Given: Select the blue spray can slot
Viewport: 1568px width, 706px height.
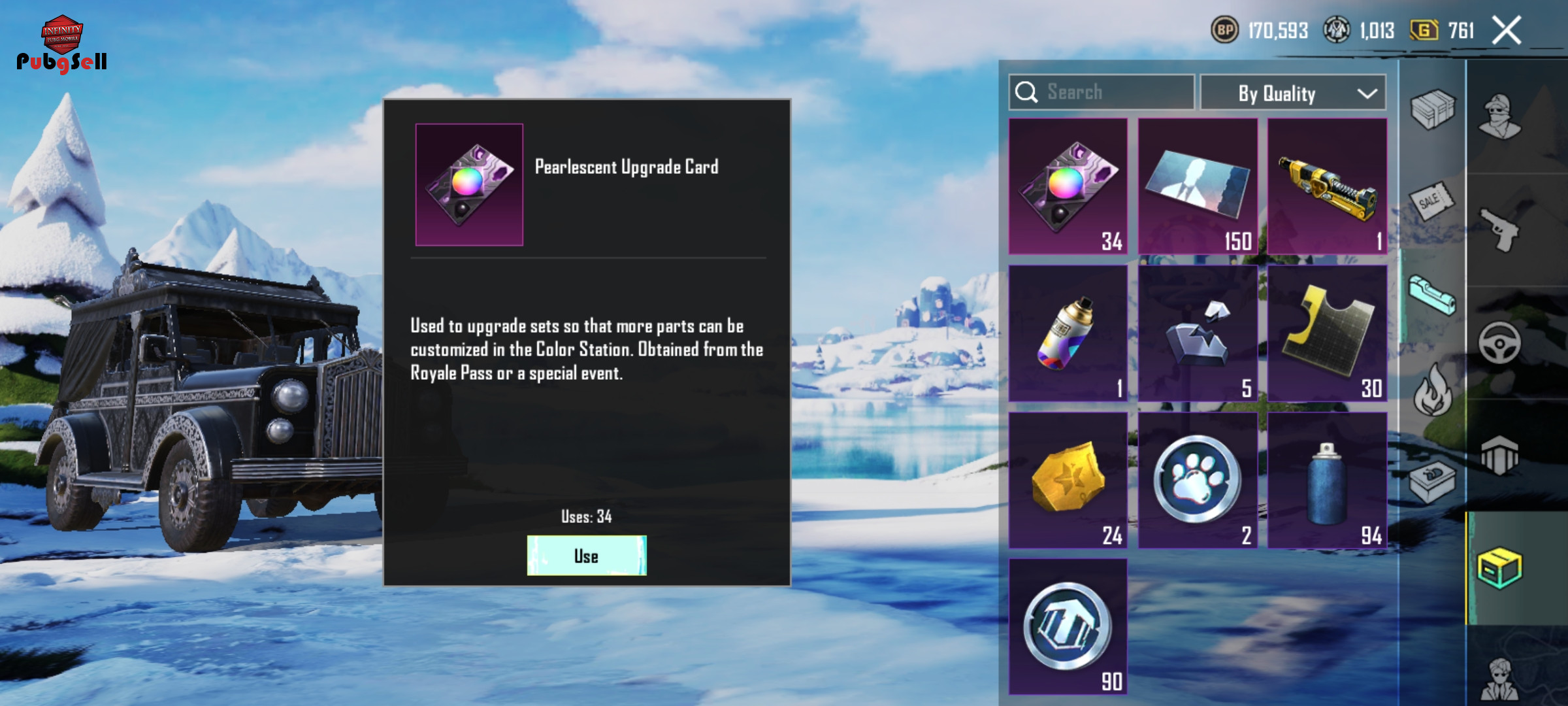Looking at the screenshot, I should point(1327,480).
